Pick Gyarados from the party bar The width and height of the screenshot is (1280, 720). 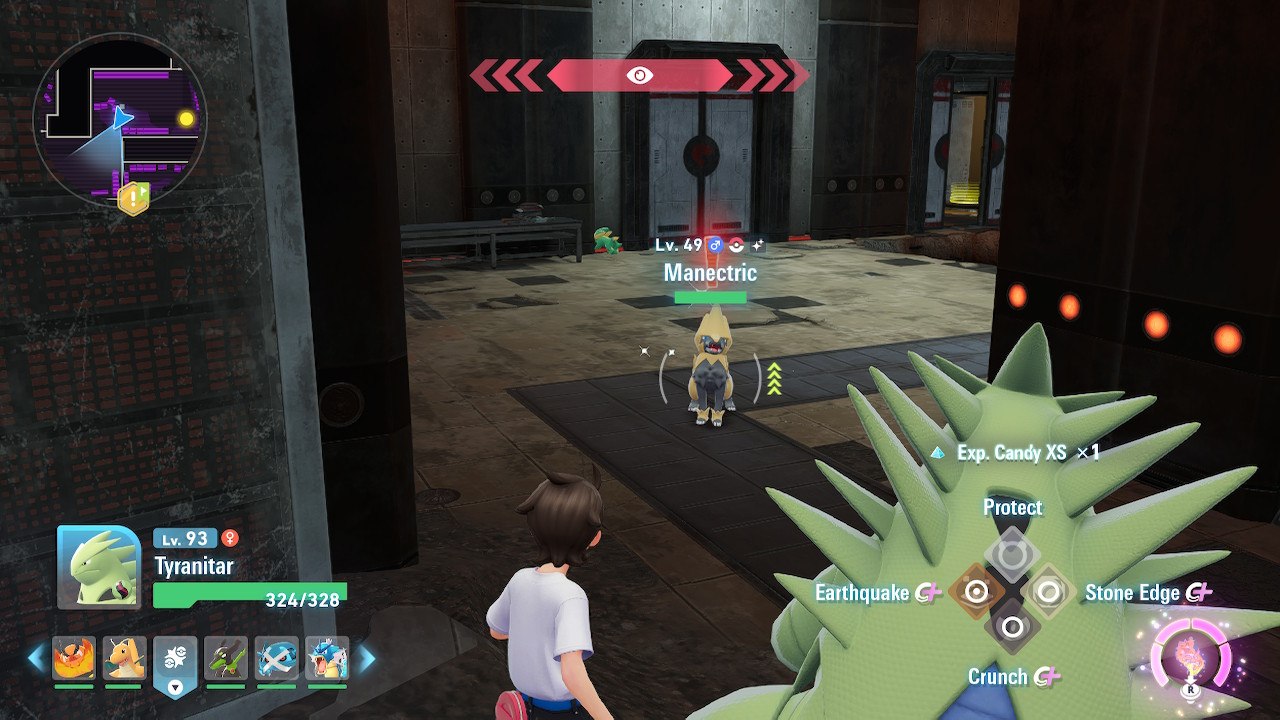[x=327, y=659]
